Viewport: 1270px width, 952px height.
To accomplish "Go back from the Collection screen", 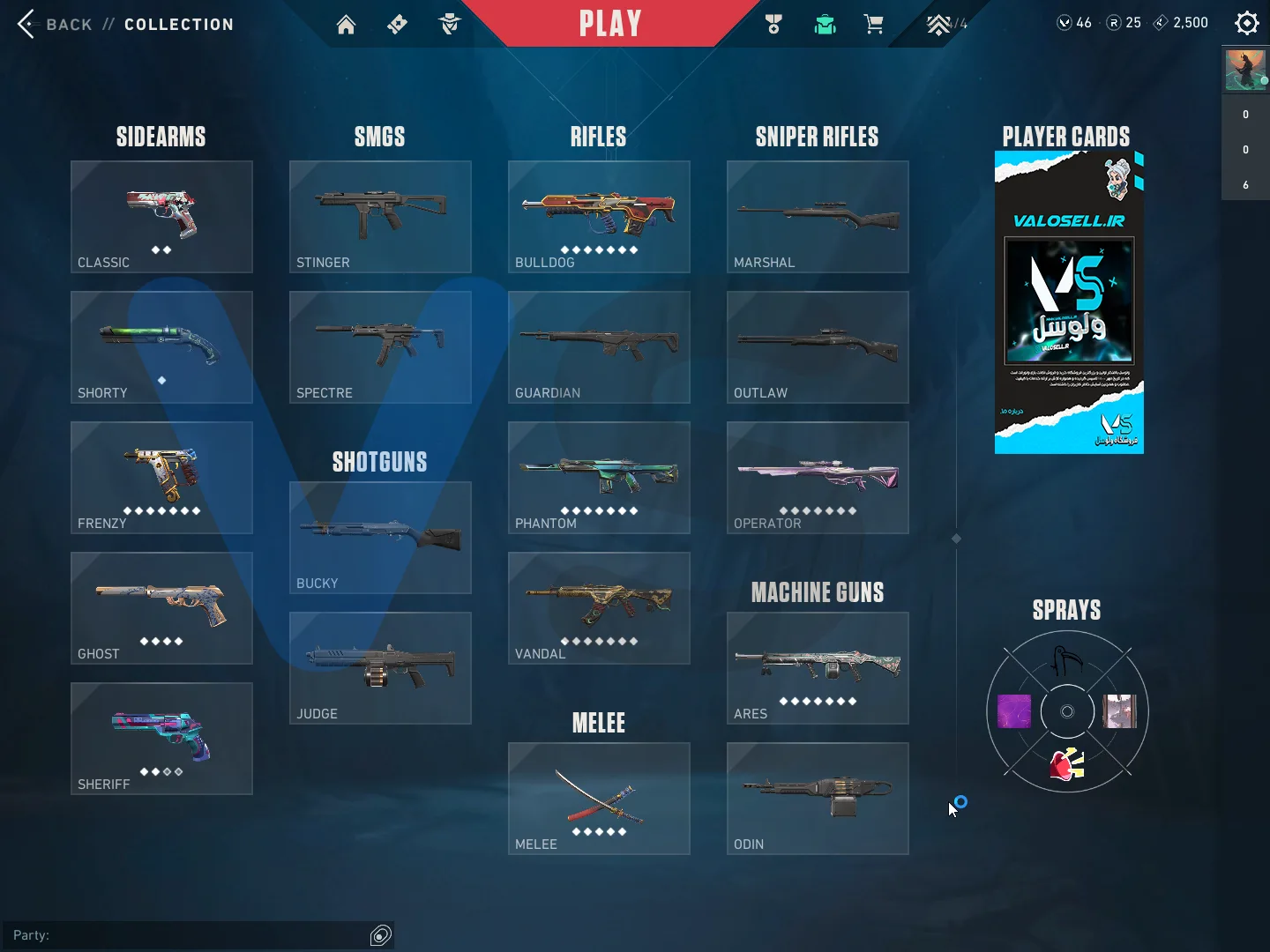I will 27,24.
